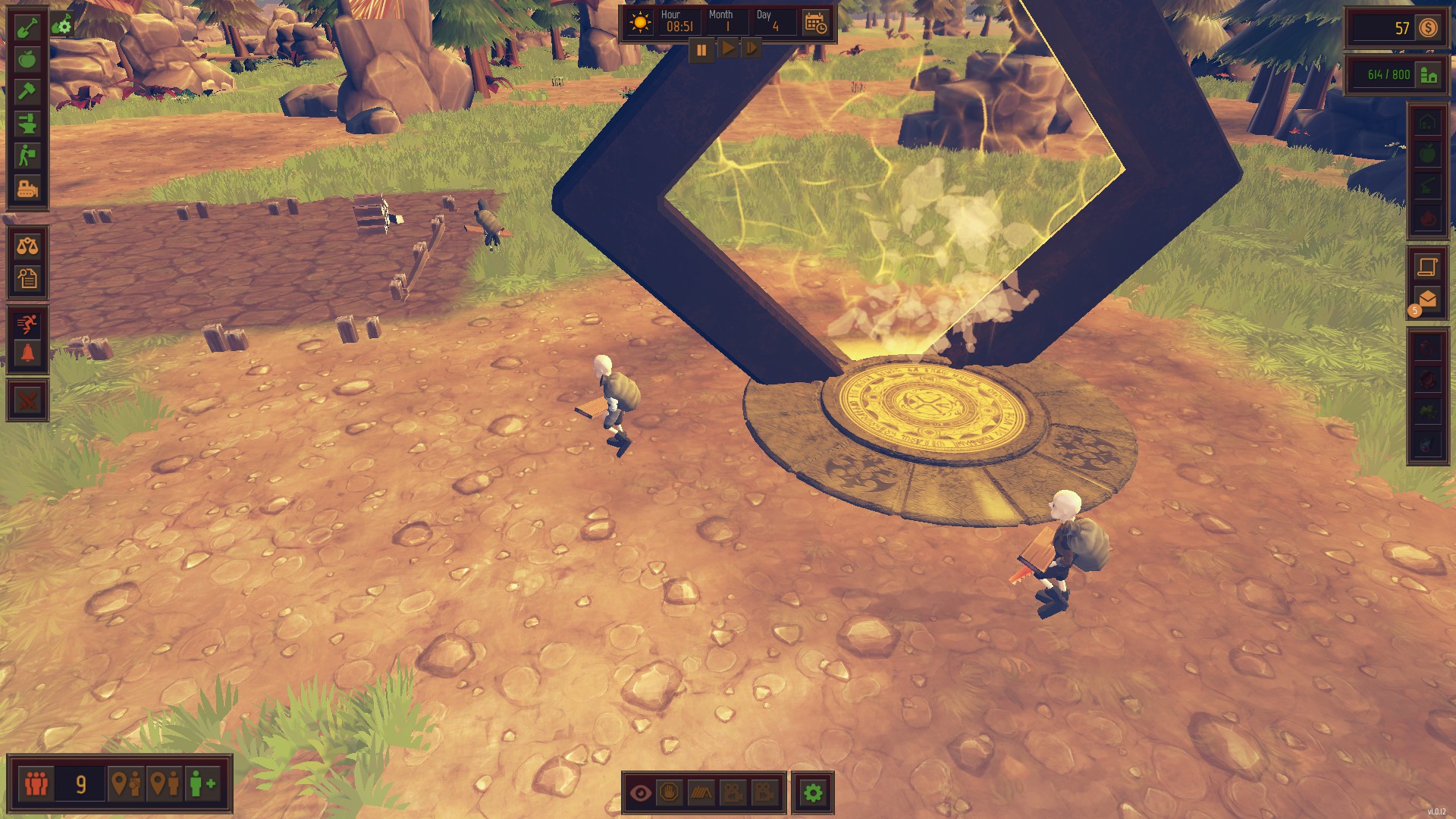Open the worker carrying box menu
This screenshot has width=1456, height=819.
[x=27, y=155]
